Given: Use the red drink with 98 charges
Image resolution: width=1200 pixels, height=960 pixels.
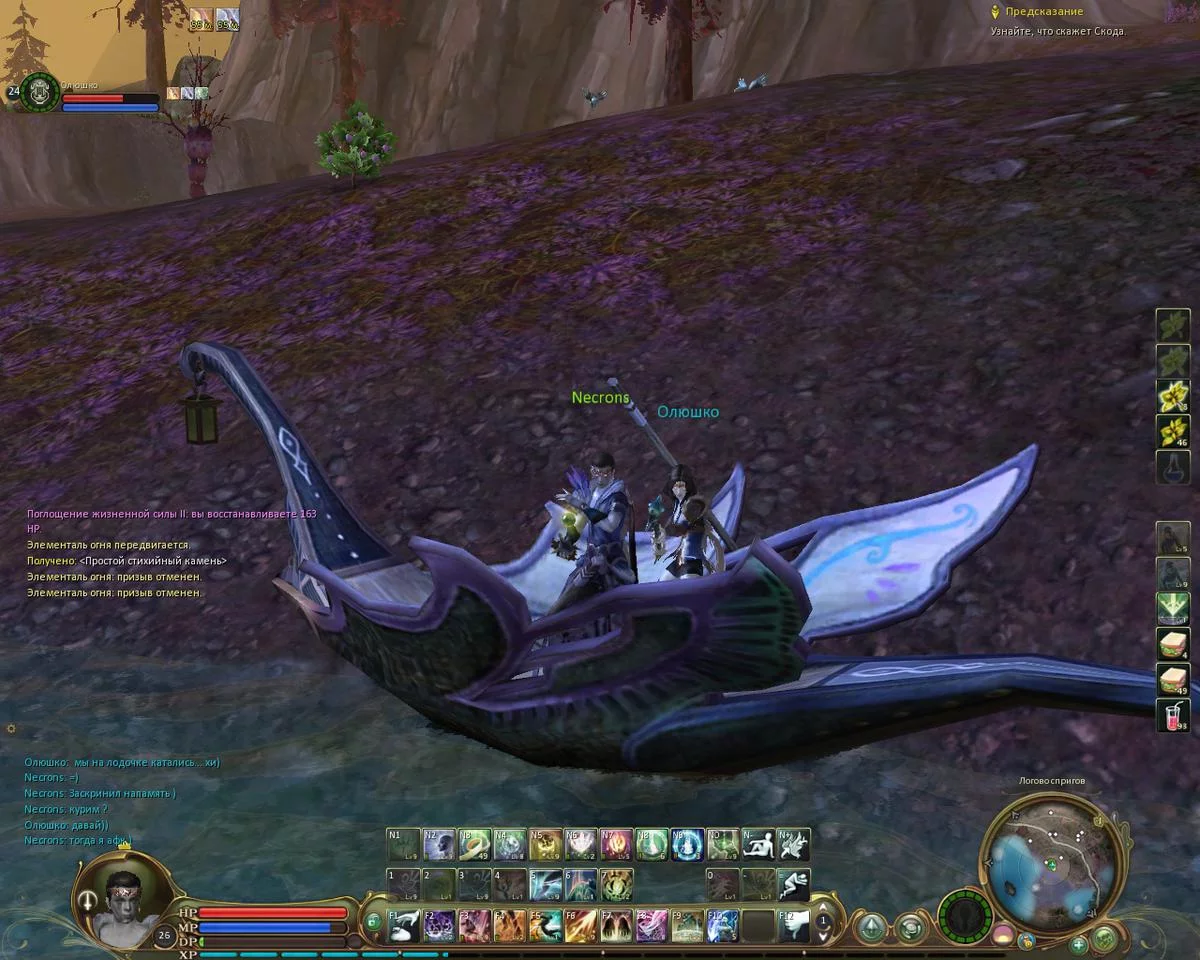Looking at the screenshot, I should (x=1173, y=714).
